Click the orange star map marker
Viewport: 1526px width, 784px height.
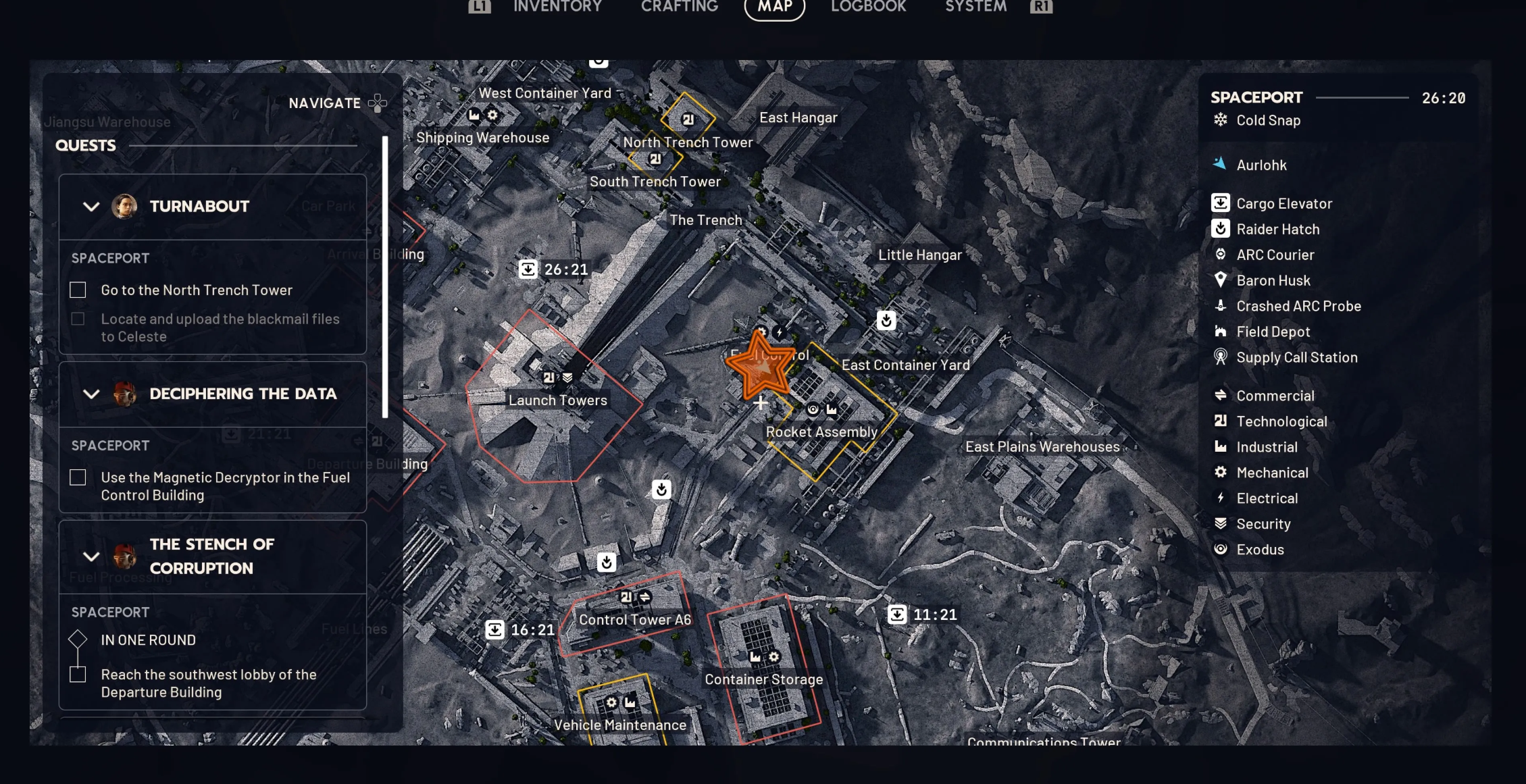pyautogui.click(x=760, y=365)
